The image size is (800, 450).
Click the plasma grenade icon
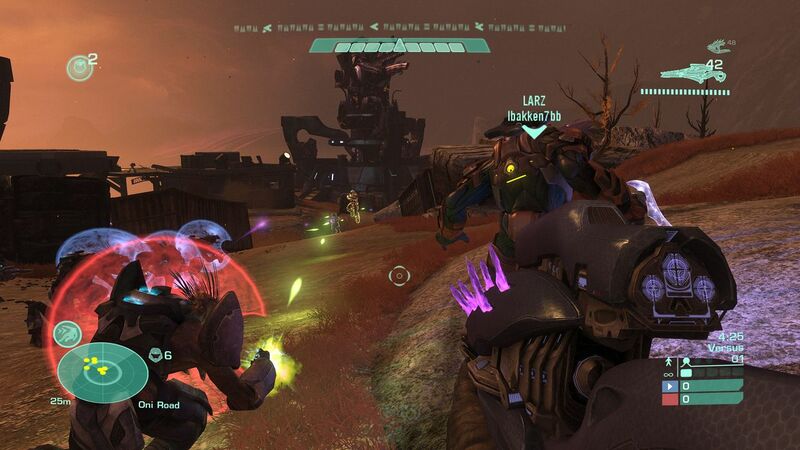coord(78,67)
